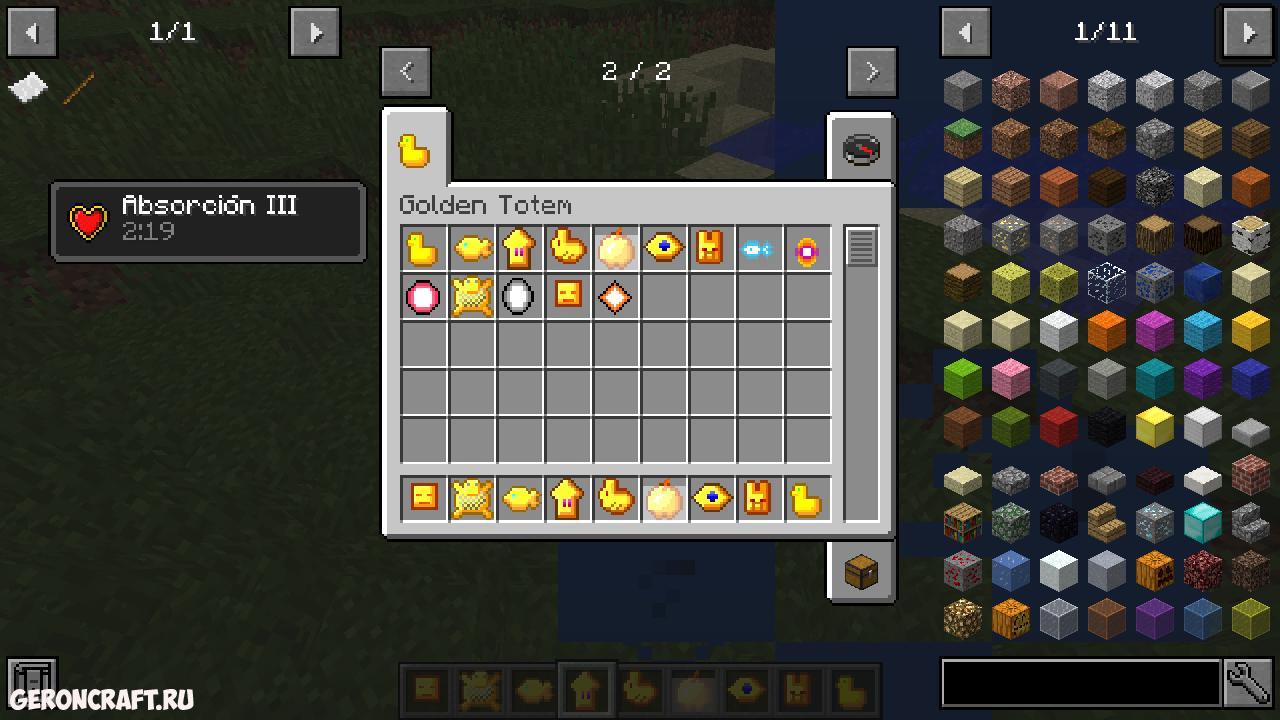
Task: Pick the golden fish totem item
Action: point(472,249)
